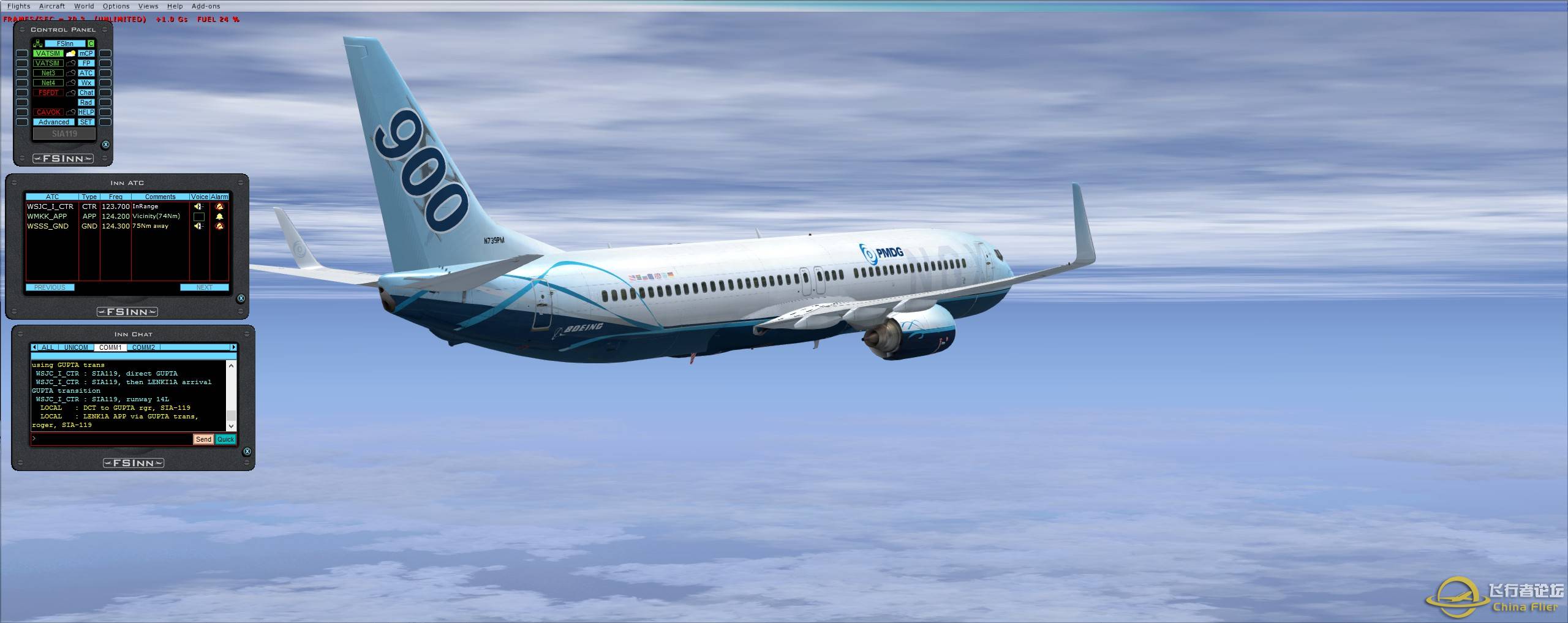This screenshot has height=623, width=1568.
Task: Open the ATC panel from Control Panel
Action: tap(86, 73)
